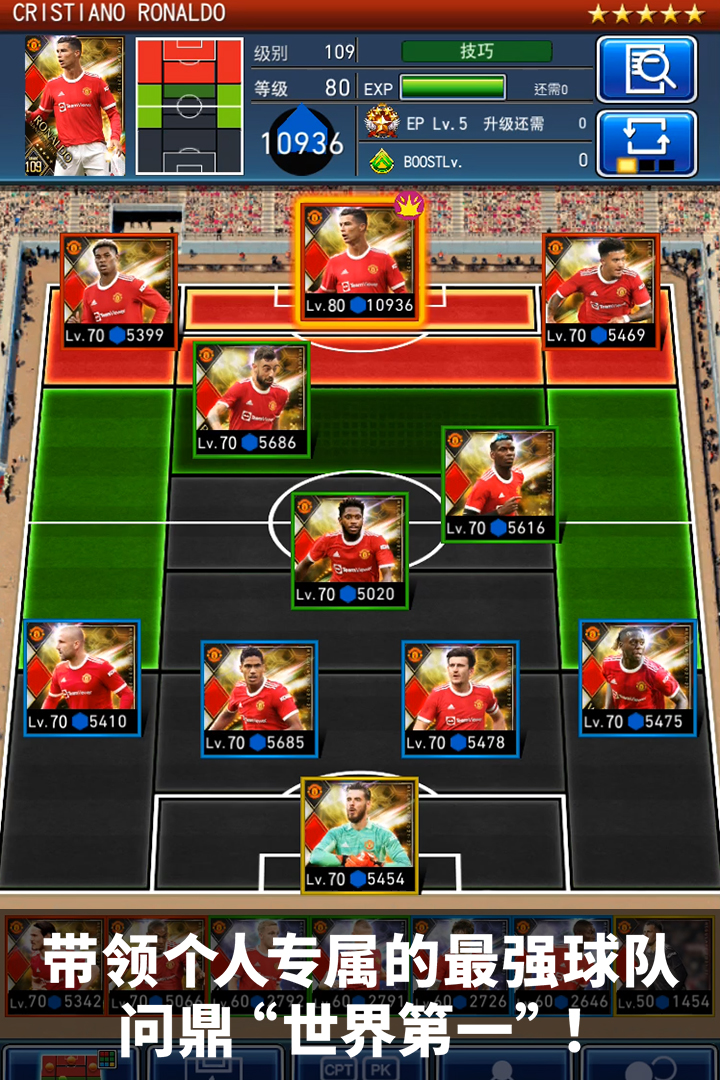
Task: Pick the midfielder card with power 5686
Action: pos(251,399)
